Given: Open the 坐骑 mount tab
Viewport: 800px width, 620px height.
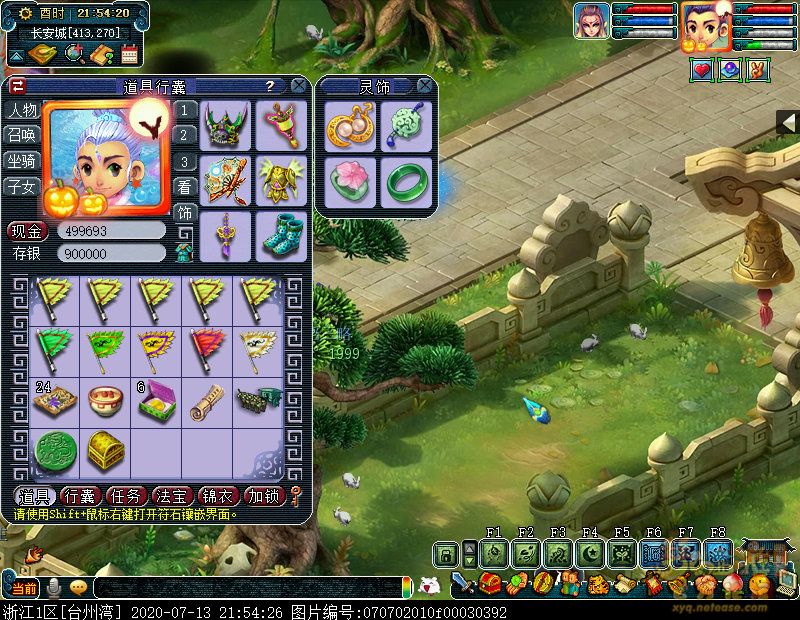Looking at the screenshot, I should pos(22,160).
